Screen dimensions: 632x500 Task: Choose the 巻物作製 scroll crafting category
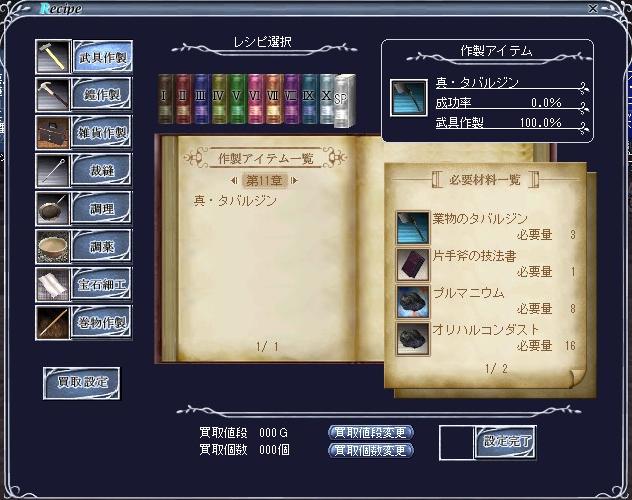tap(100, 322)
